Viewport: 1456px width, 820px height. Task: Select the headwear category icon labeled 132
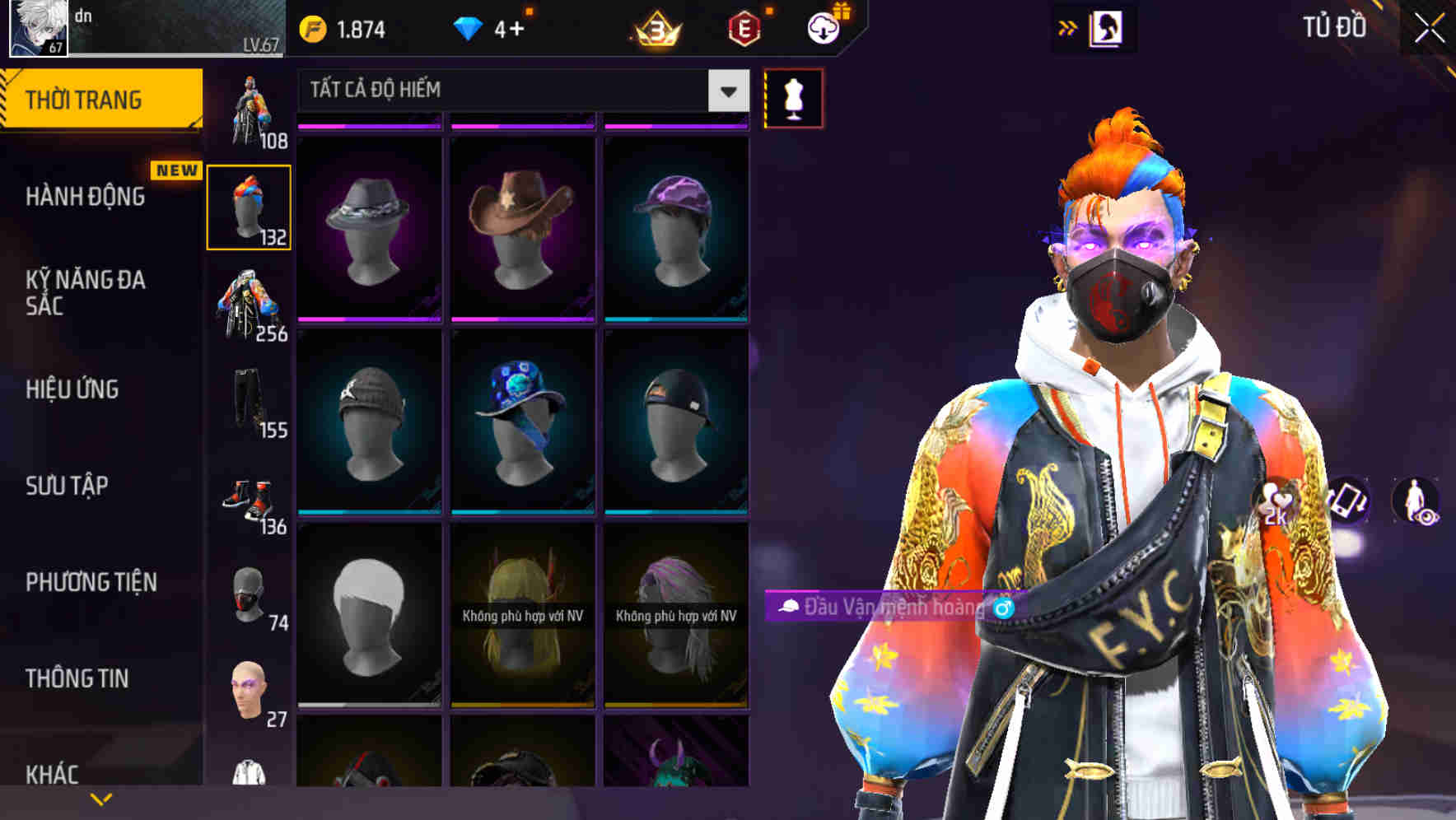pyautogui.click(x=250, y=205)
